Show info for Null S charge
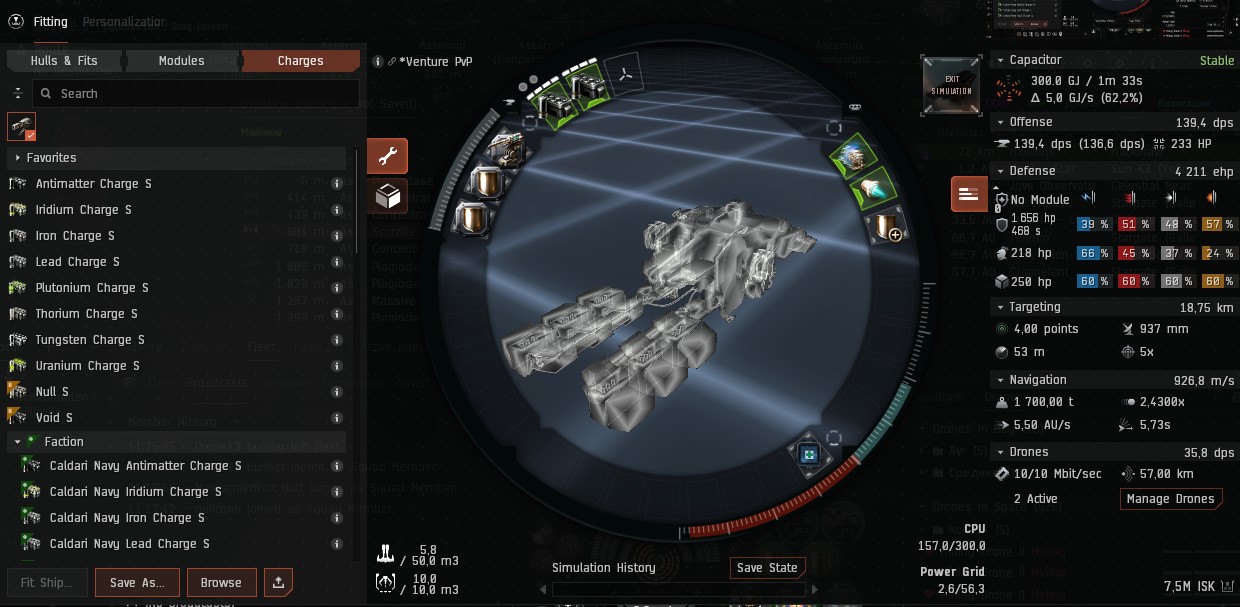Viewport: 1240px width, 607px height. point(337,392)
